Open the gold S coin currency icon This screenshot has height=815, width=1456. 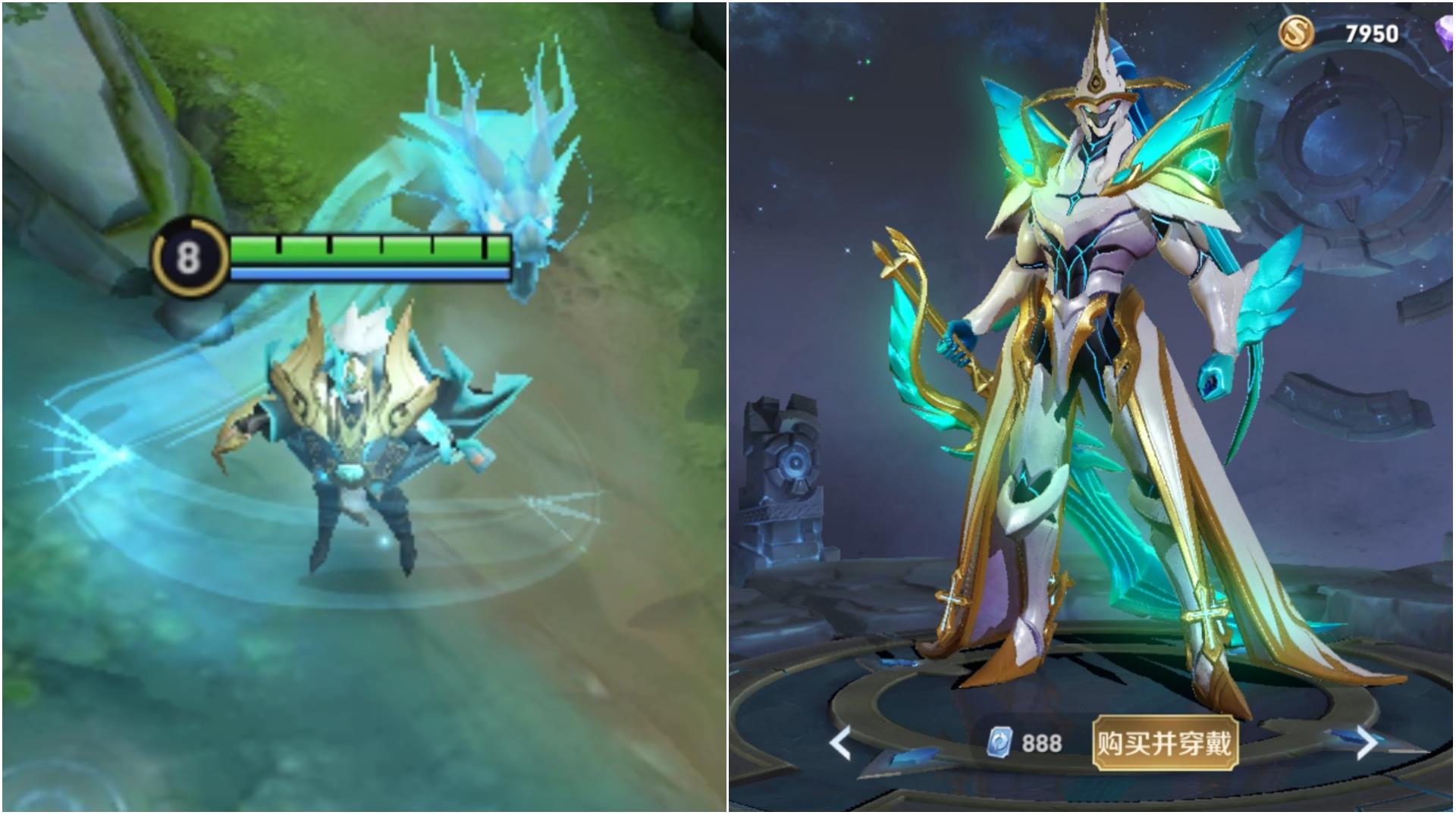point(1297,33)
